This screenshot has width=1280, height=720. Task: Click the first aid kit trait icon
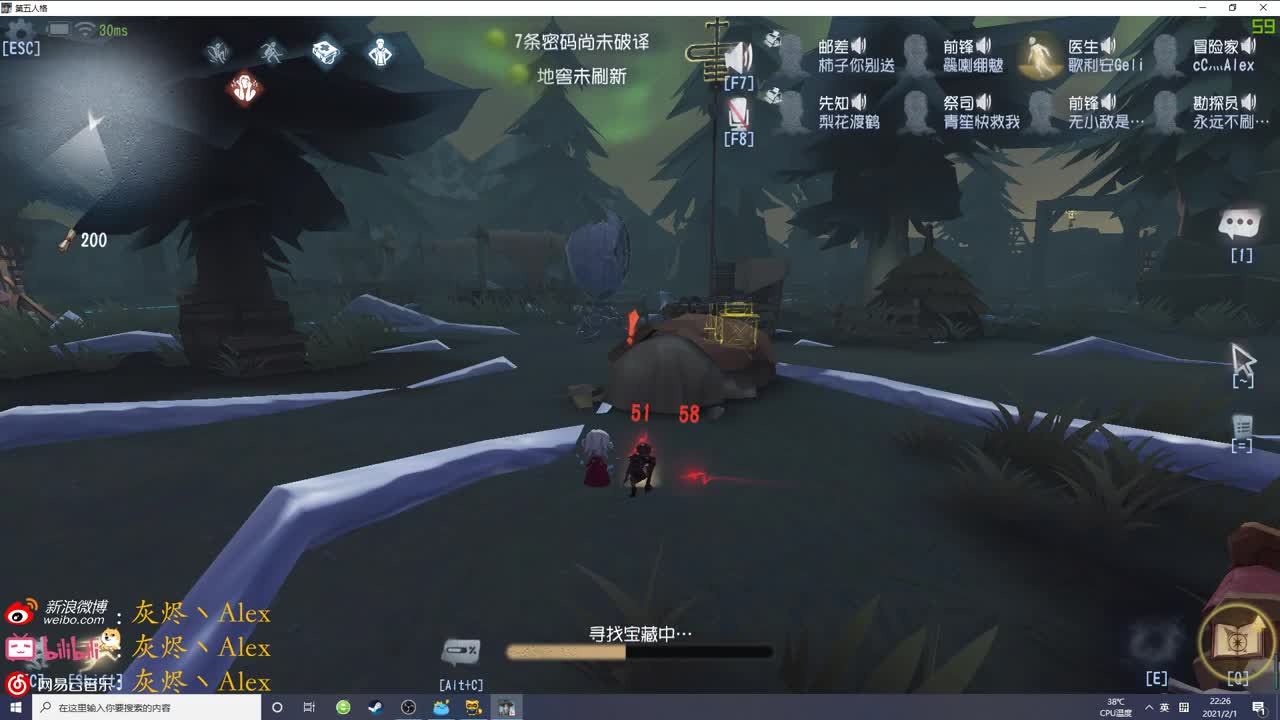coord(325,51)
